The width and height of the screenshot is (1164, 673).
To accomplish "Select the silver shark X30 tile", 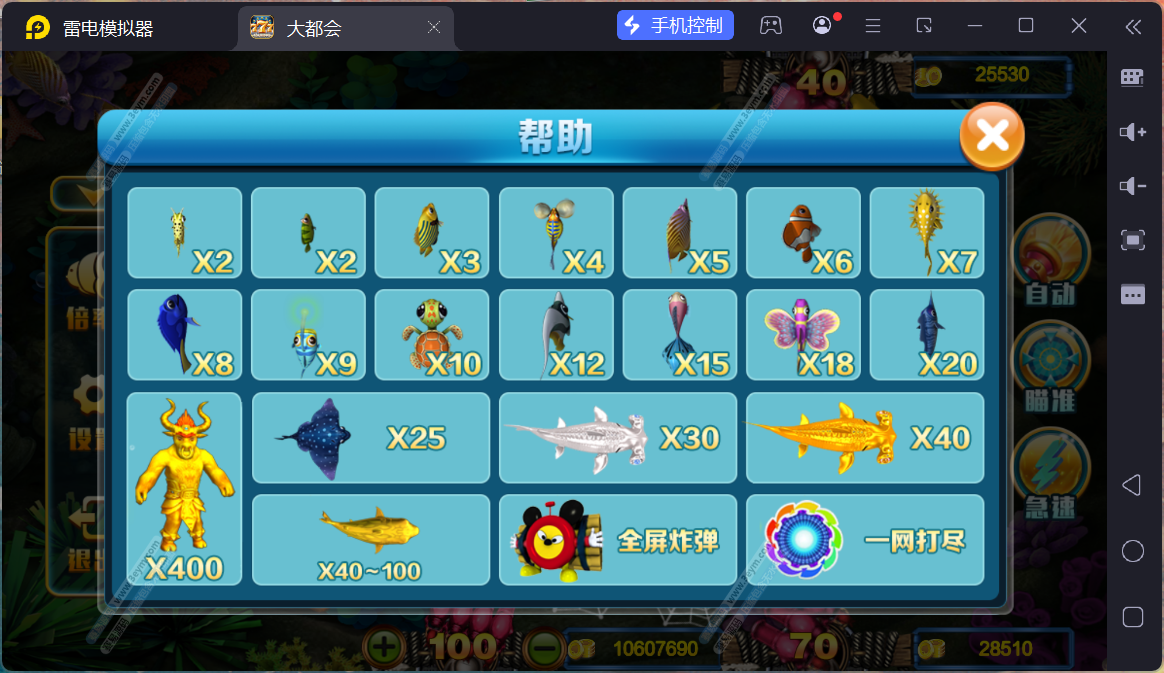I will coord(617,437).
